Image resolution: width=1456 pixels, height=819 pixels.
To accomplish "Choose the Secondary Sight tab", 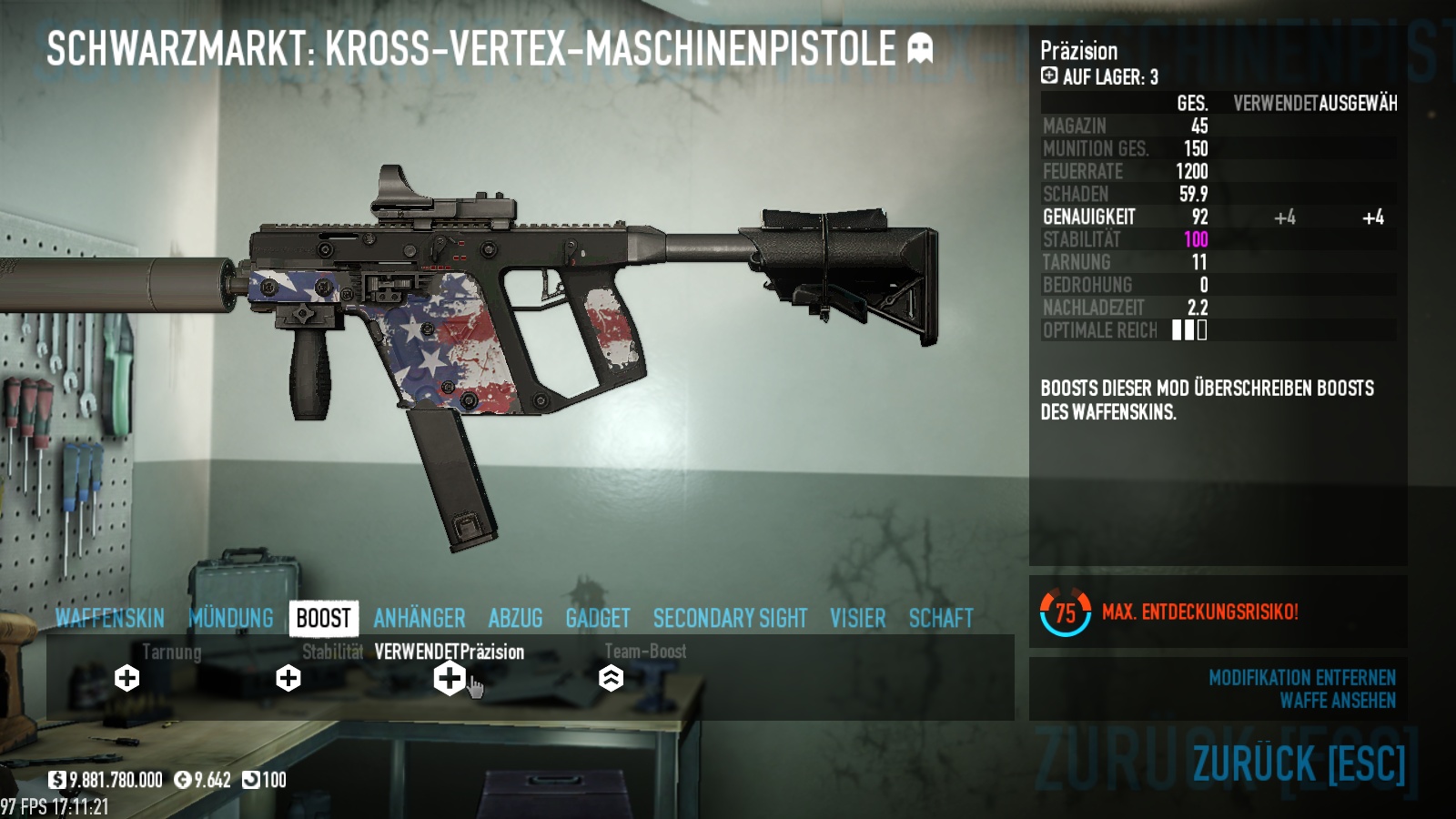I will (x=730, y=619).
